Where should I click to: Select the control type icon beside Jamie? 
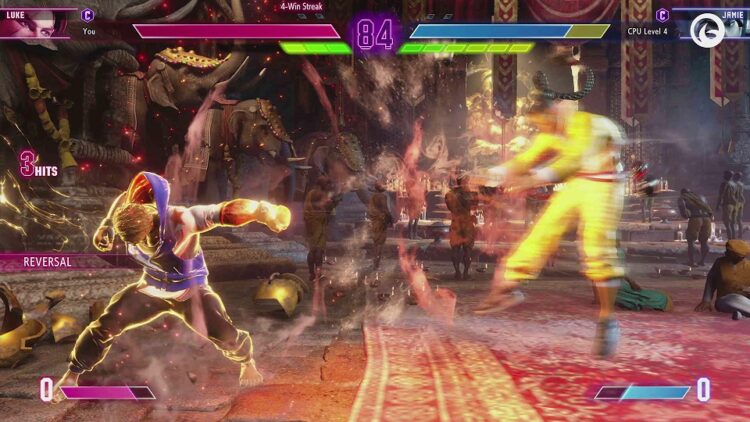pyautogui.click(x=662, y=15)
